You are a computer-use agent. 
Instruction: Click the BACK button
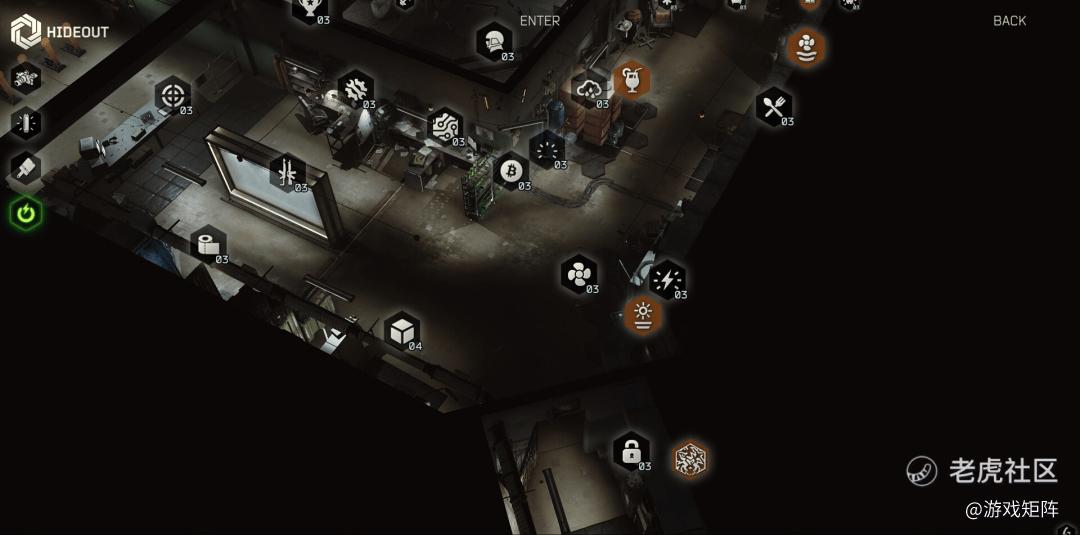click(x=1009, y=21)
